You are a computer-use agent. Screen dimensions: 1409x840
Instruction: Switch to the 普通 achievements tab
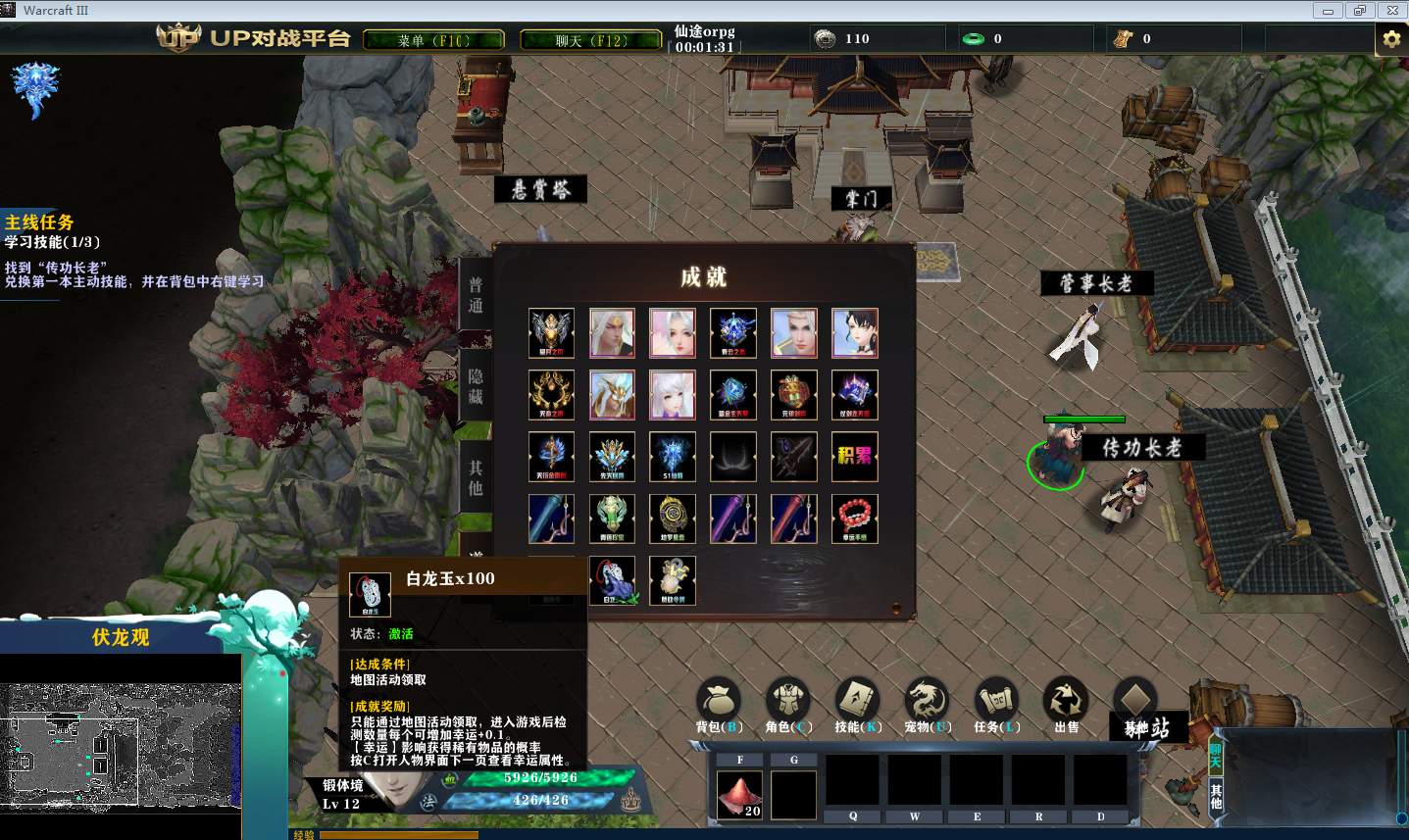[476, 295]
